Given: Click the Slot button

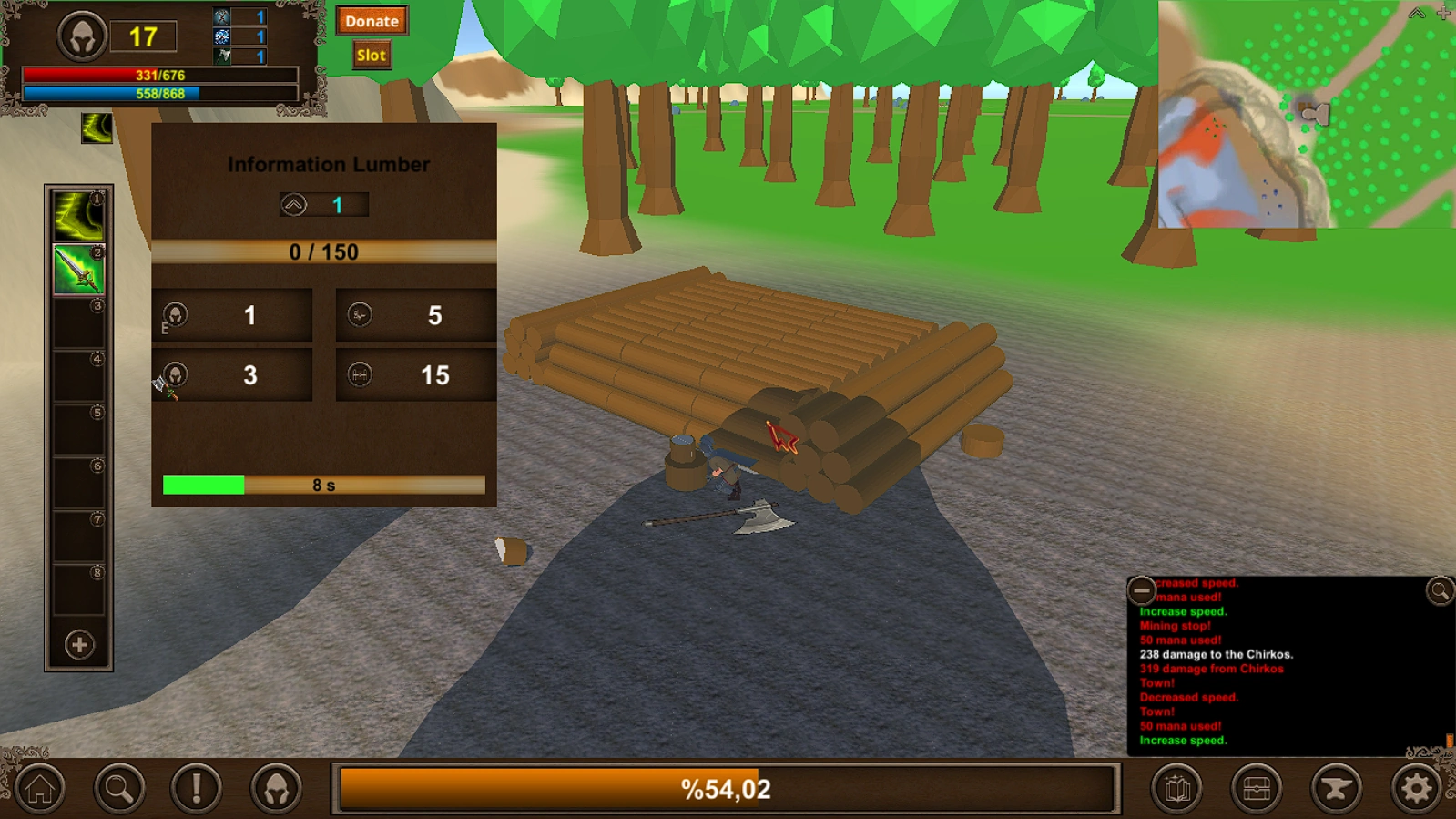Looking at the screenshot, I should 372,55.
